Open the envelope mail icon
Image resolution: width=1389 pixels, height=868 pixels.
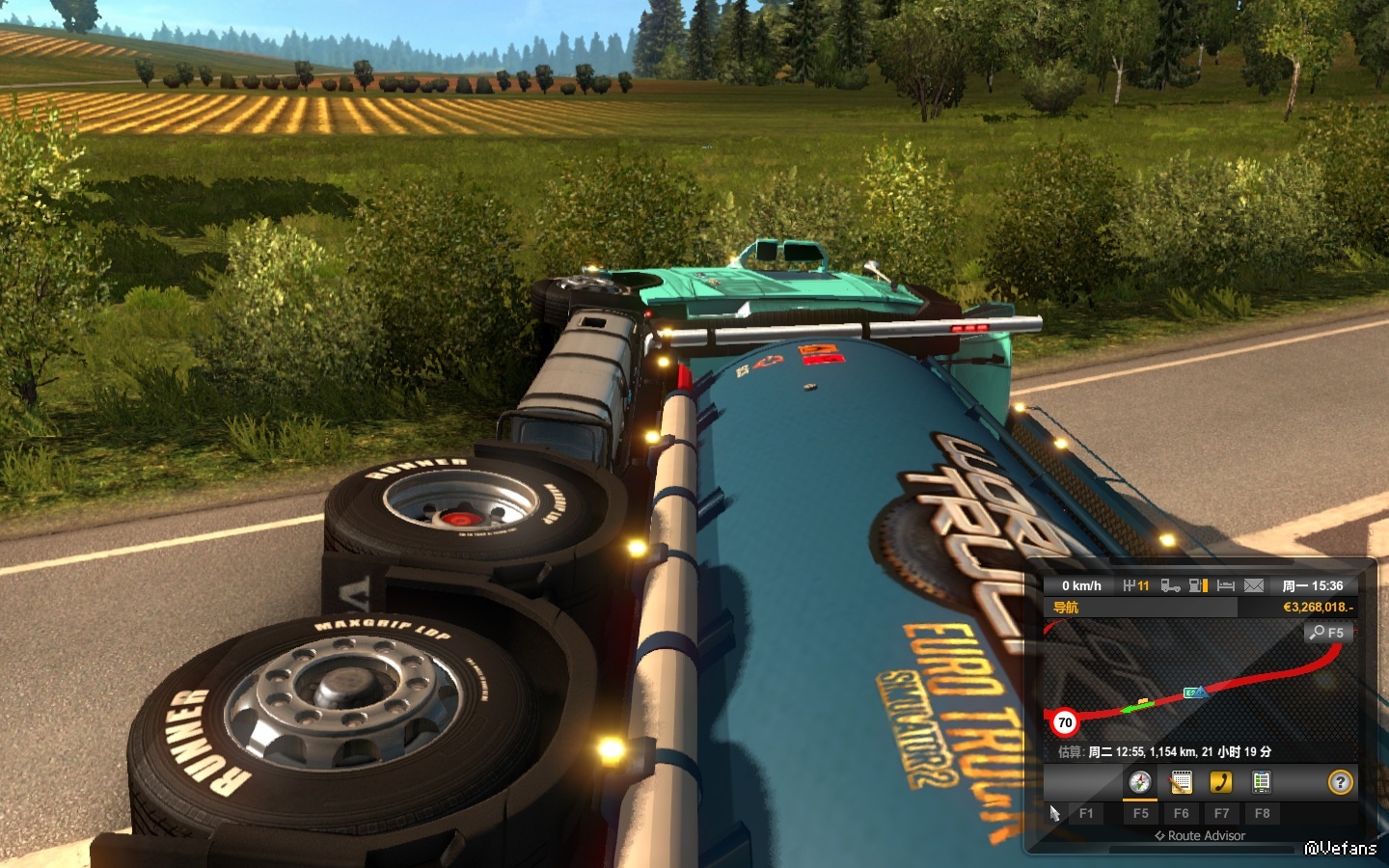(x=1254, y=585)
